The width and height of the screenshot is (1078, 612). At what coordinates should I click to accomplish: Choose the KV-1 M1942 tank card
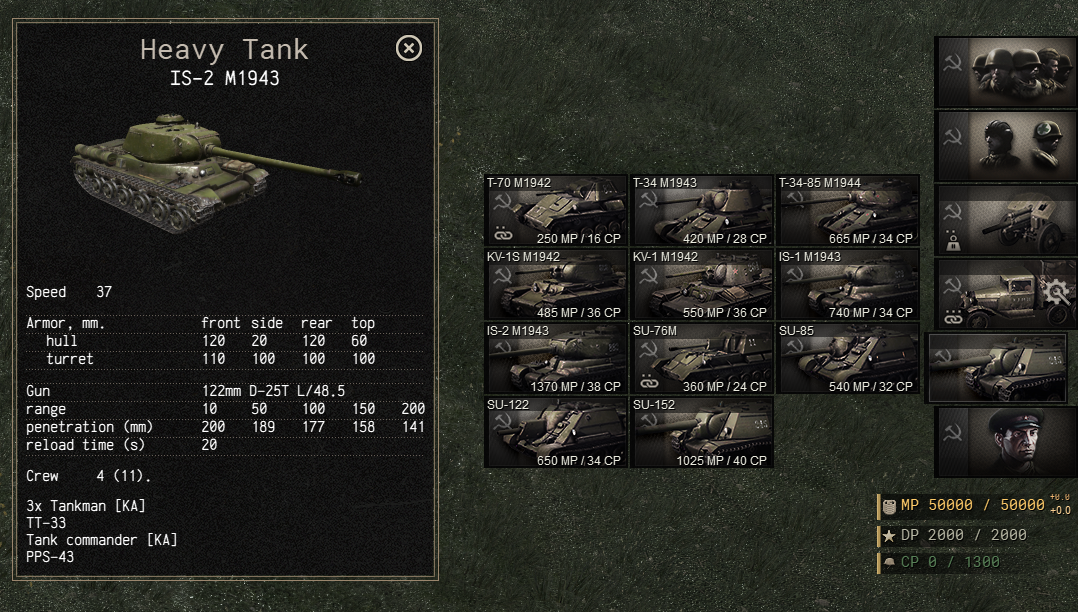point(701,285)
